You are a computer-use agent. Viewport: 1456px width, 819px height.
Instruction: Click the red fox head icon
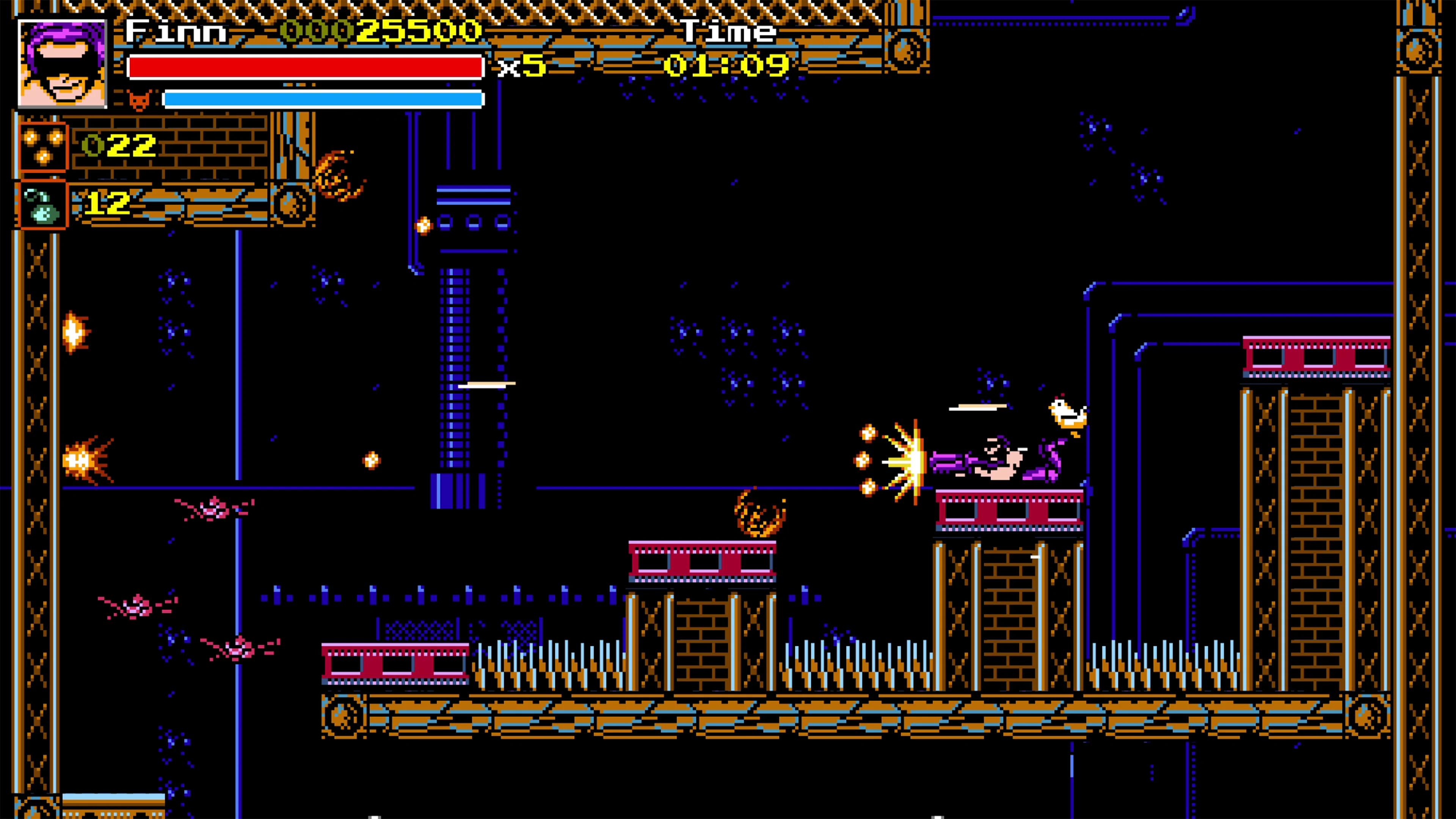click(139, 100)
